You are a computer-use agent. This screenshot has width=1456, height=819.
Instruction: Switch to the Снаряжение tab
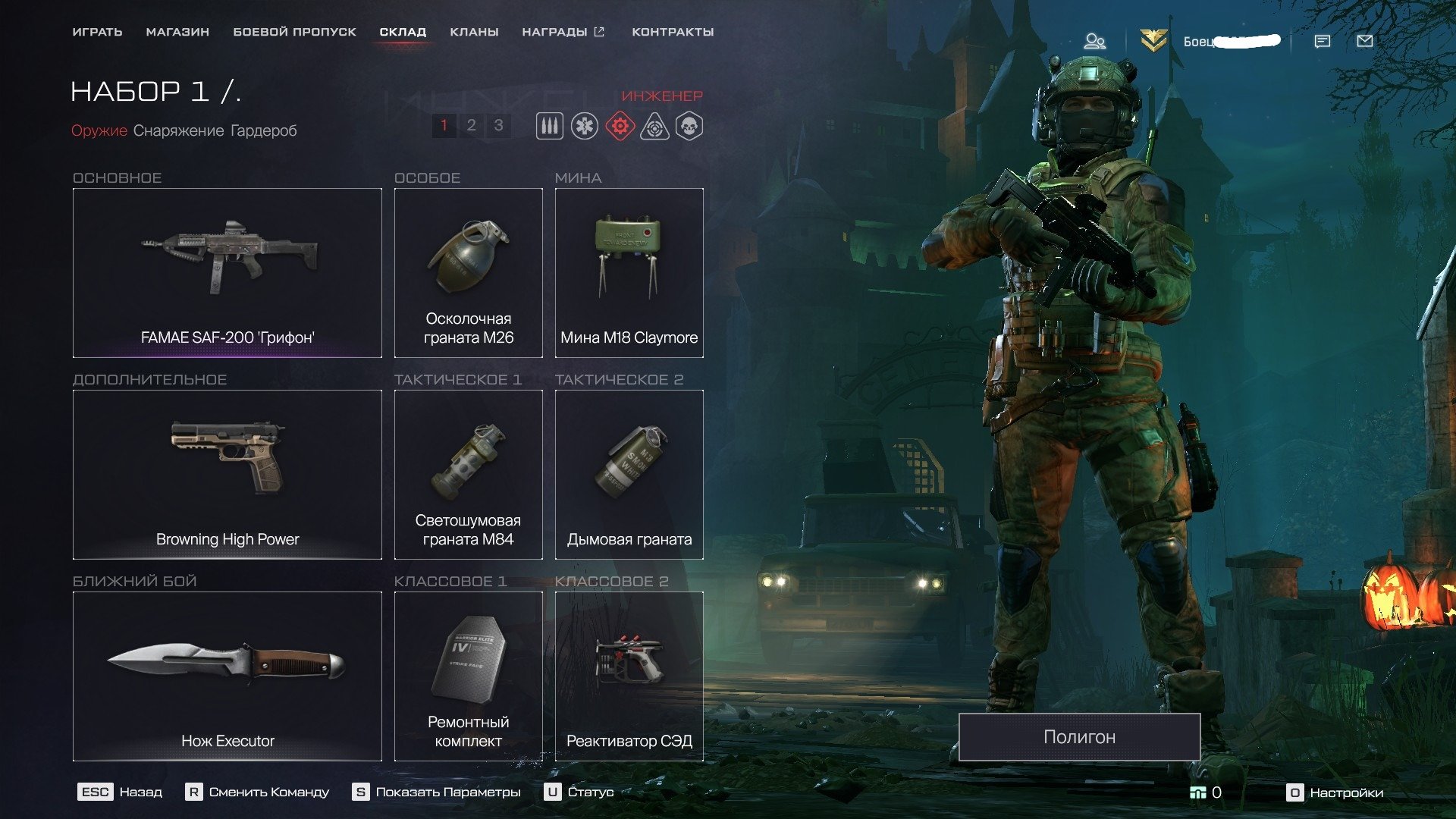coord(178,130)
